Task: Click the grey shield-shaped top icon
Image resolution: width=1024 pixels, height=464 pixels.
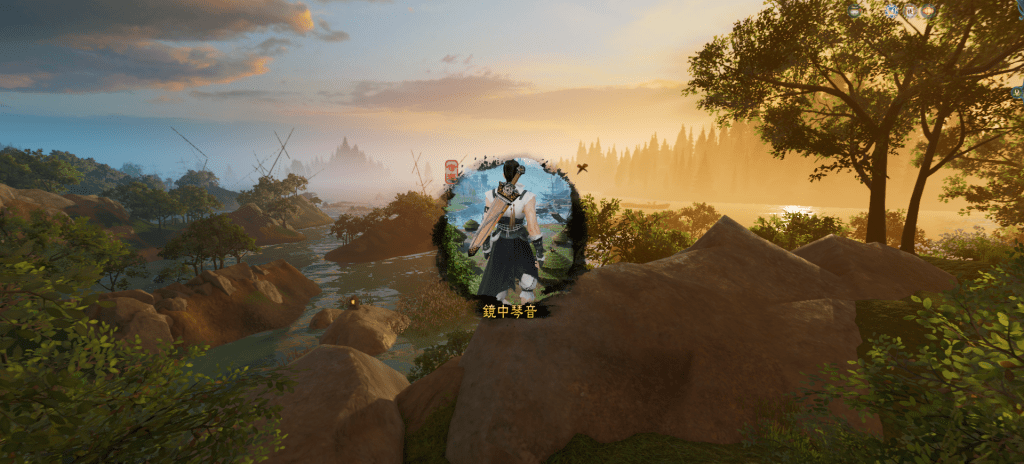Action: [x=910, y=11]
